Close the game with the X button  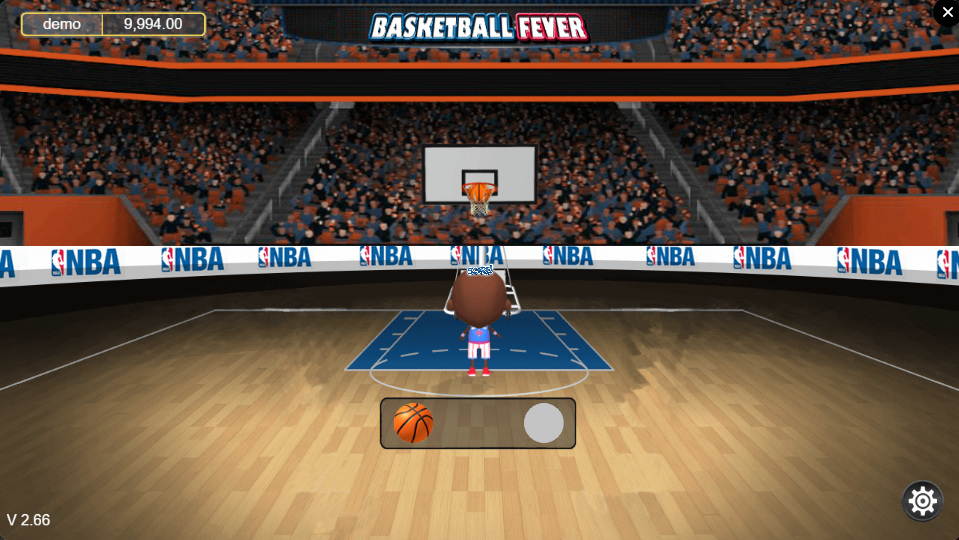click(947, 12)
